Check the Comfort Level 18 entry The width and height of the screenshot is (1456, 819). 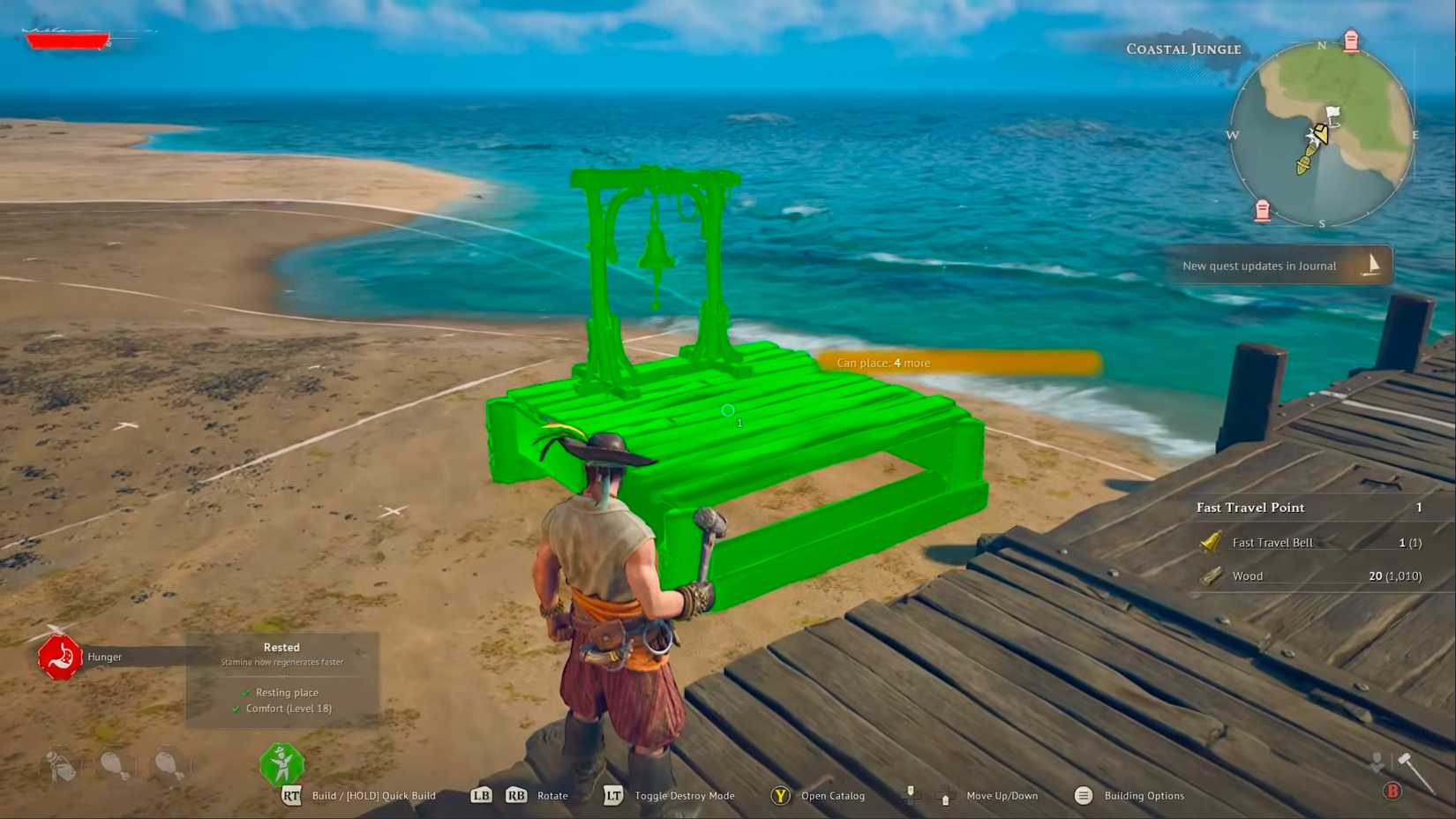coord(288,708)
